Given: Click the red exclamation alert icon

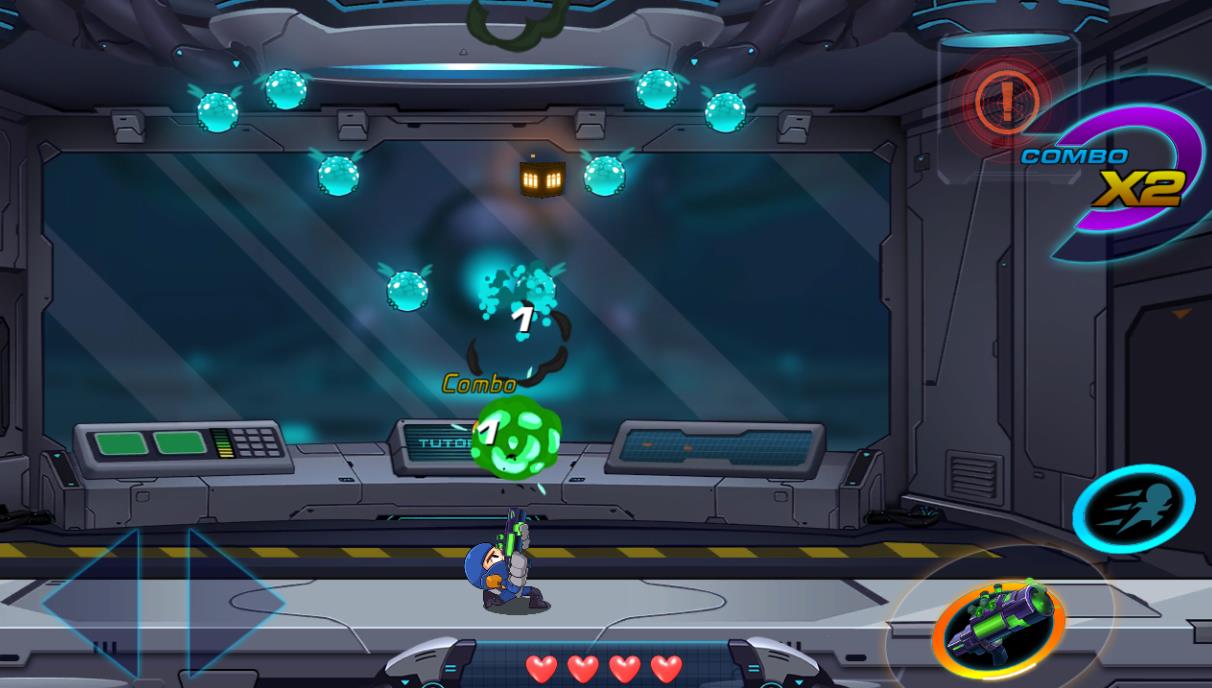Looking at the screenshot, I should (x=1006, y=101).
